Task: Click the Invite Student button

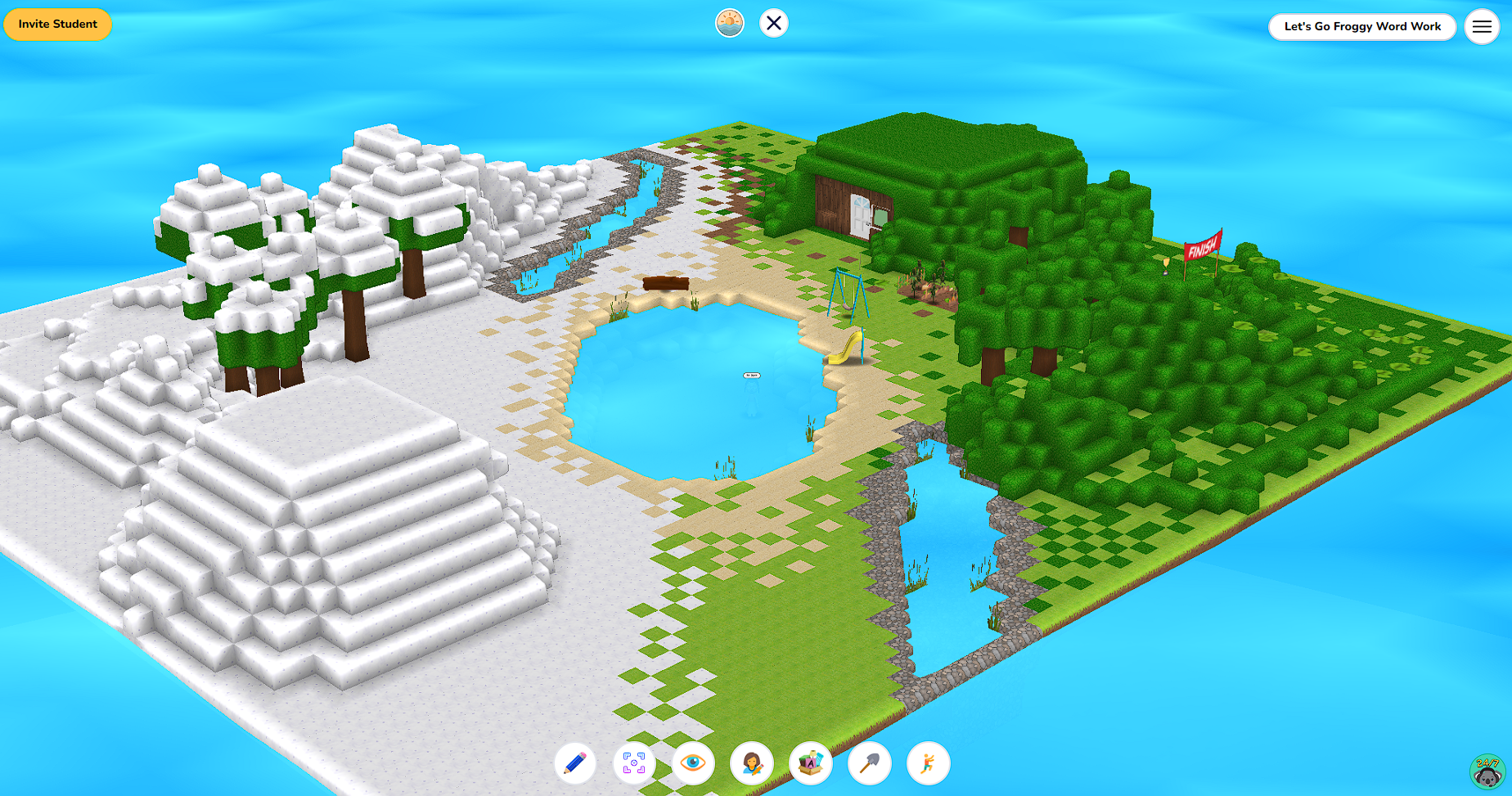Action: (x=57, y=24)
